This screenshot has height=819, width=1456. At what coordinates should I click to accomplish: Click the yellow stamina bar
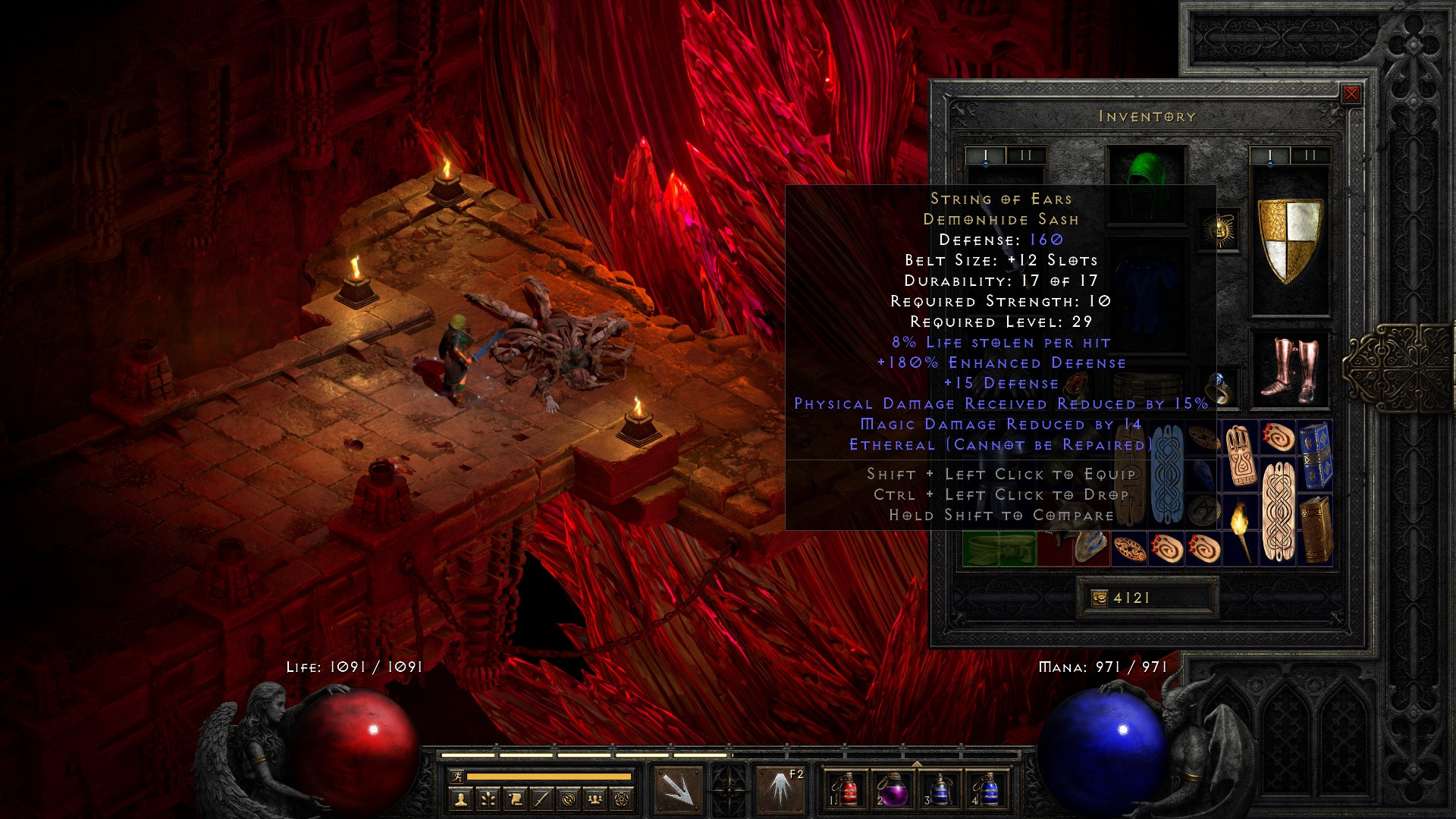tap(549, 777)
